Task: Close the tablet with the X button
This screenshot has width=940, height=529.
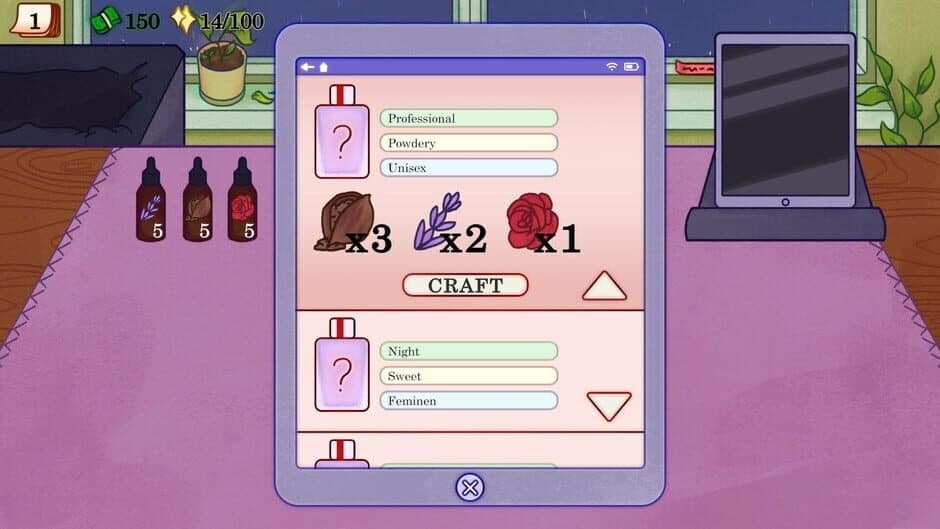Action: [x=469, y=487]
